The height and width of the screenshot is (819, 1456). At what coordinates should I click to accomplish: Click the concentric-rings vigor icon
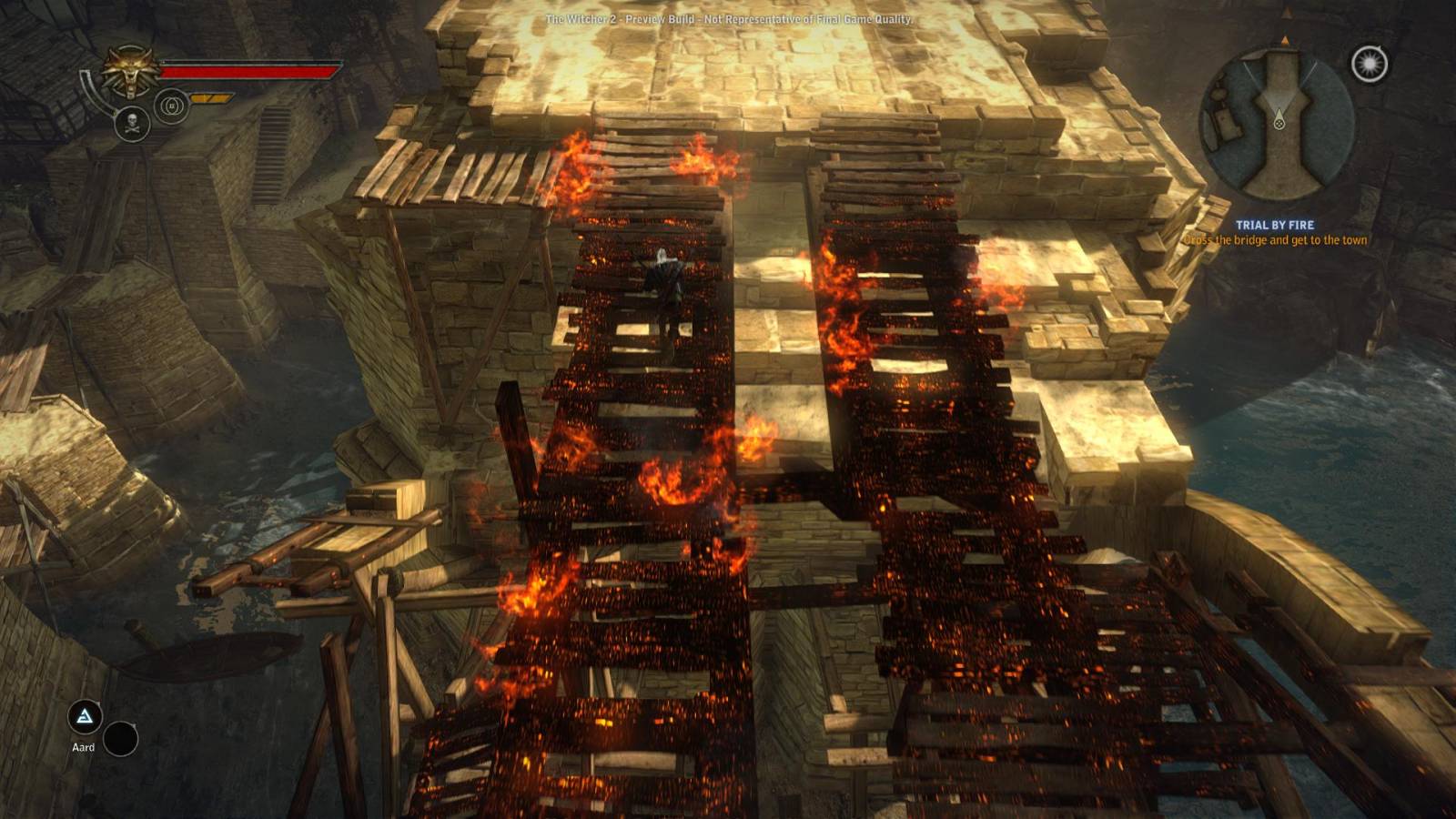point(171,106)
